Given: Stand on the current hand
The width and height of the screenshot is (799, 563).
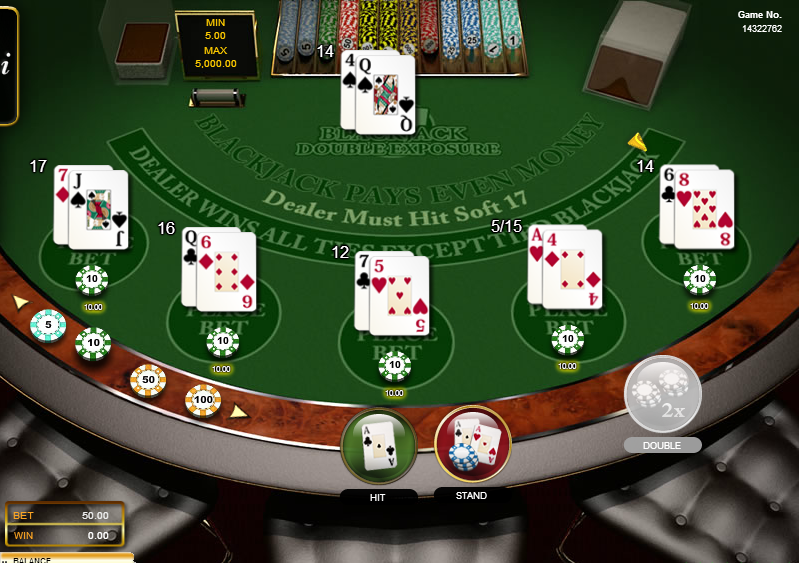Looking at the screenshot, I should point(472,444).
